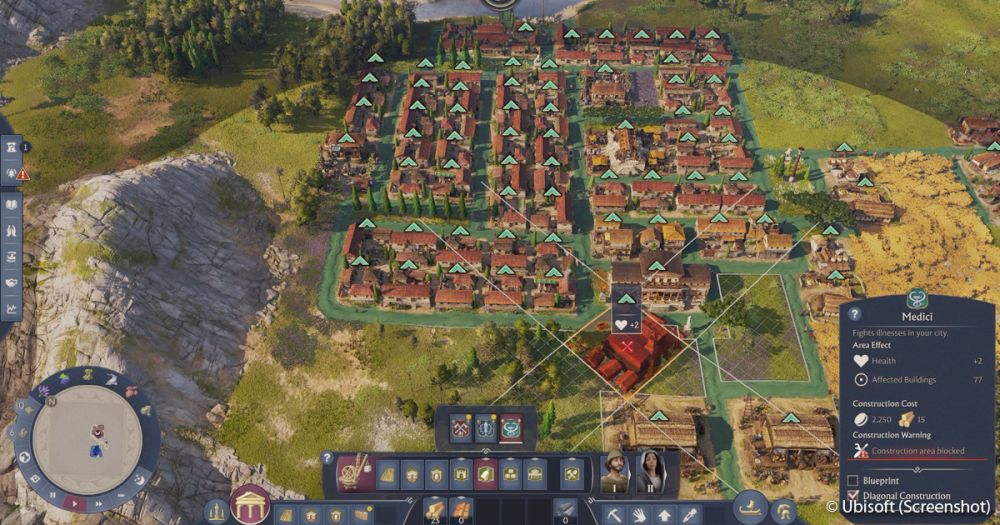Screen dimensions: 1000x525
Task: Open the statistics chart side button
Action: point(11,308)
